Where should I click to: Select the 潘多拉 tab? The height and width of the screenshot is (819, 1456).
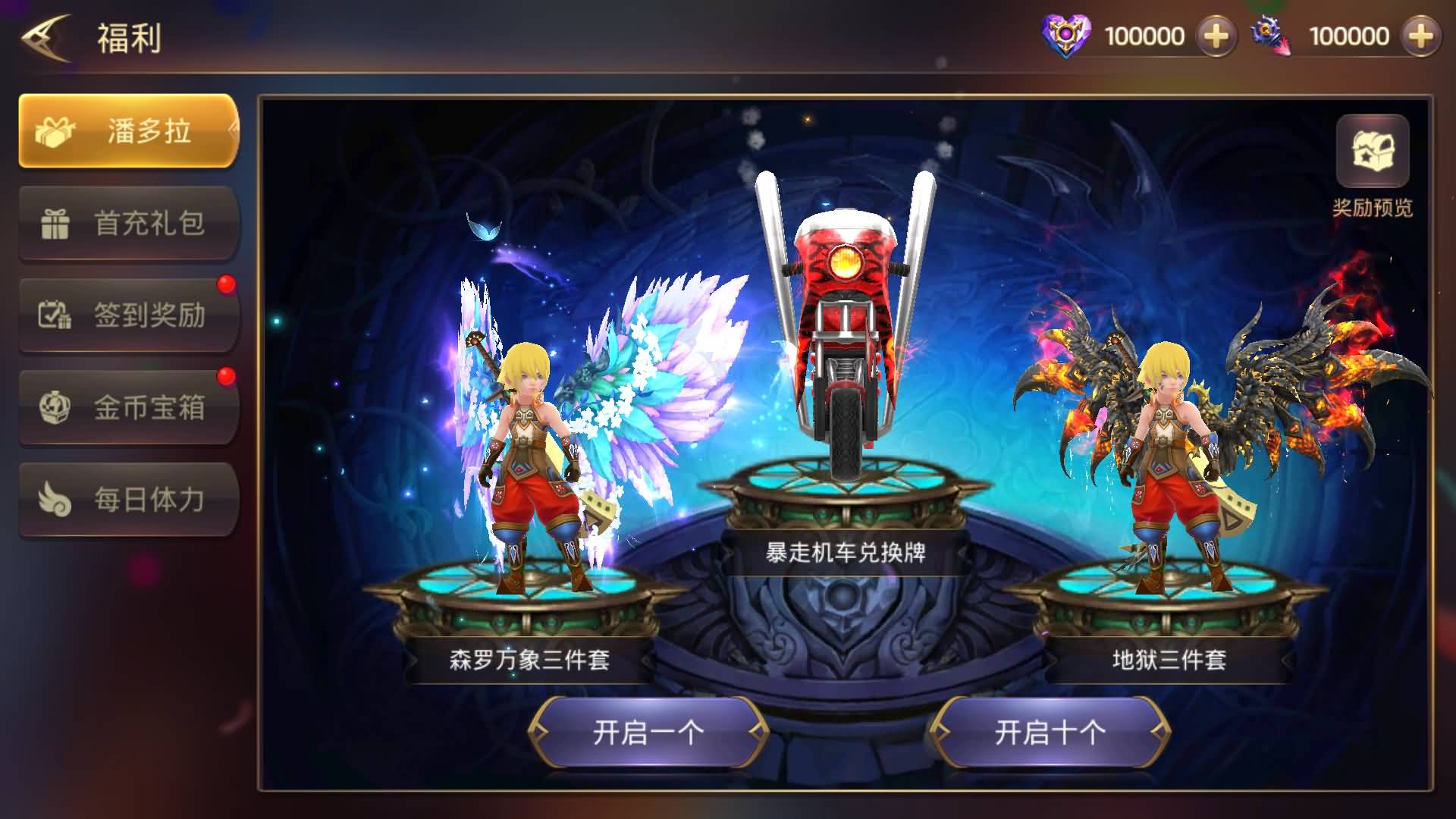coord(129,131)
